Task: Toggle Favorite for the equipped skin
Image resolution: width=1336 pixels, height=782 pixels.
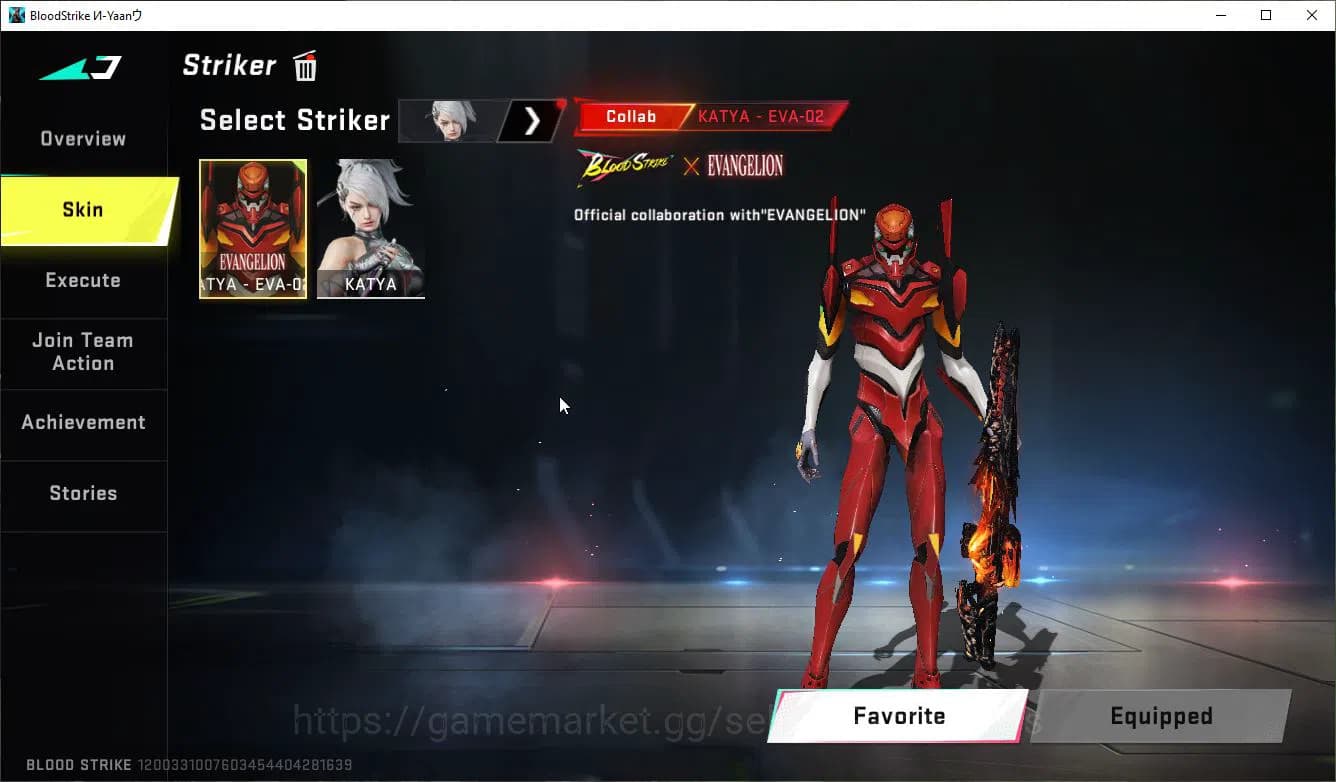Action: 899,716
